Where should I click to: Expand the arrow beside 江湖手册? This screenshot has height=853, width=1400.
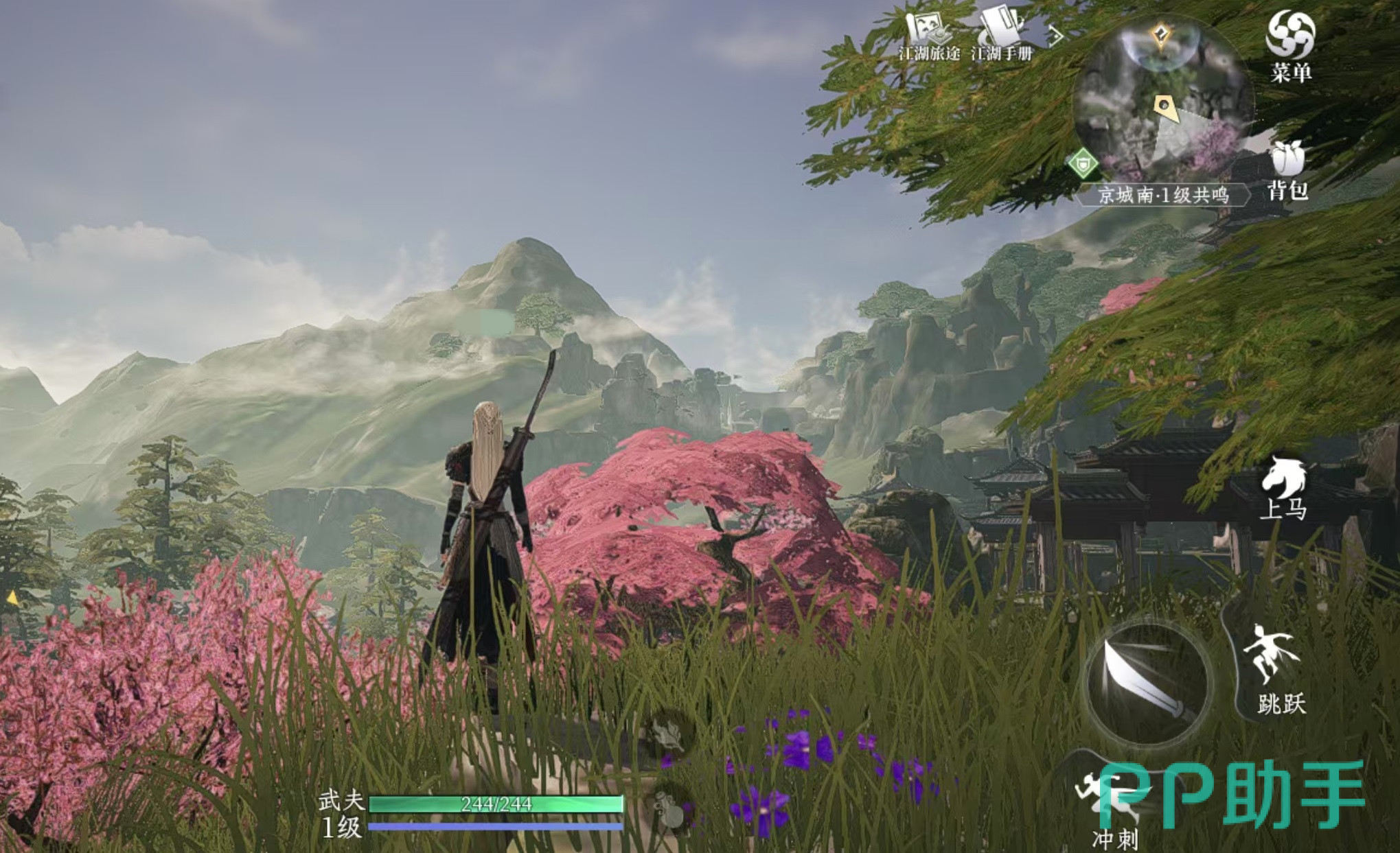pos(1055,36)
